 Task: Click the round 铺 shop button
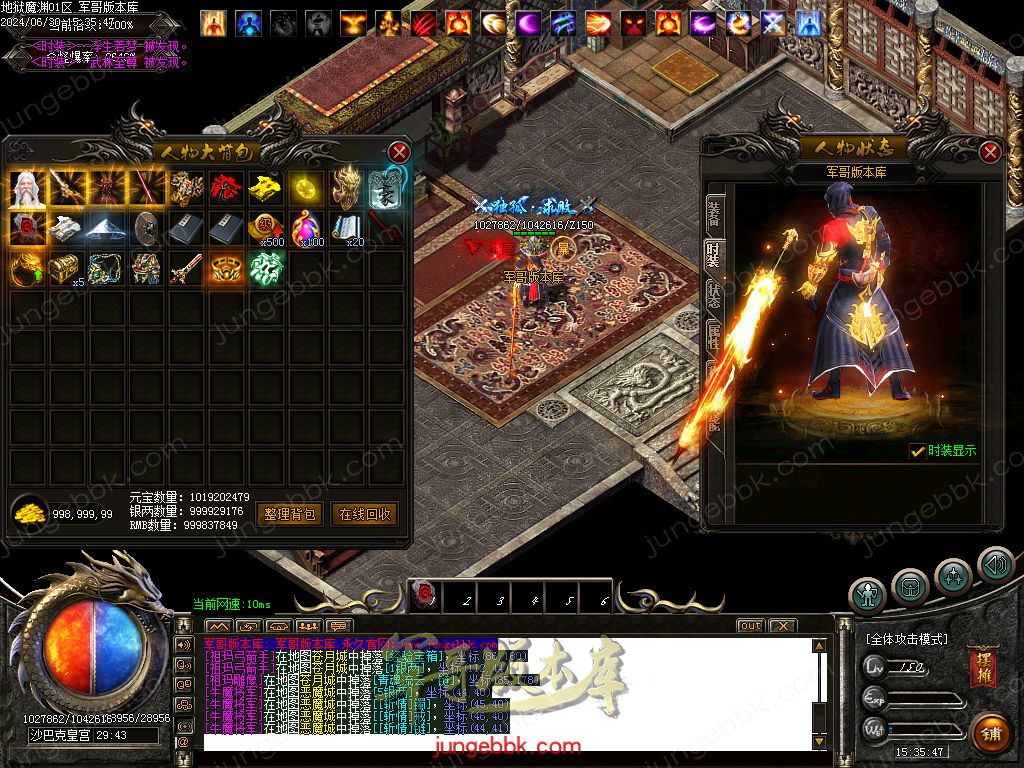[x=992, y=734]
